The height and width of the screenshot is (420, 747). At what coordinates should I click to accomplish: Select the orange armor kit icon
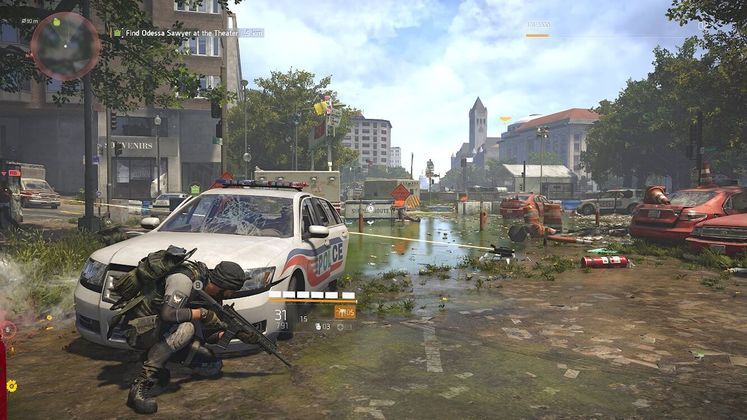pyautogui.click(x=345, y=313)
